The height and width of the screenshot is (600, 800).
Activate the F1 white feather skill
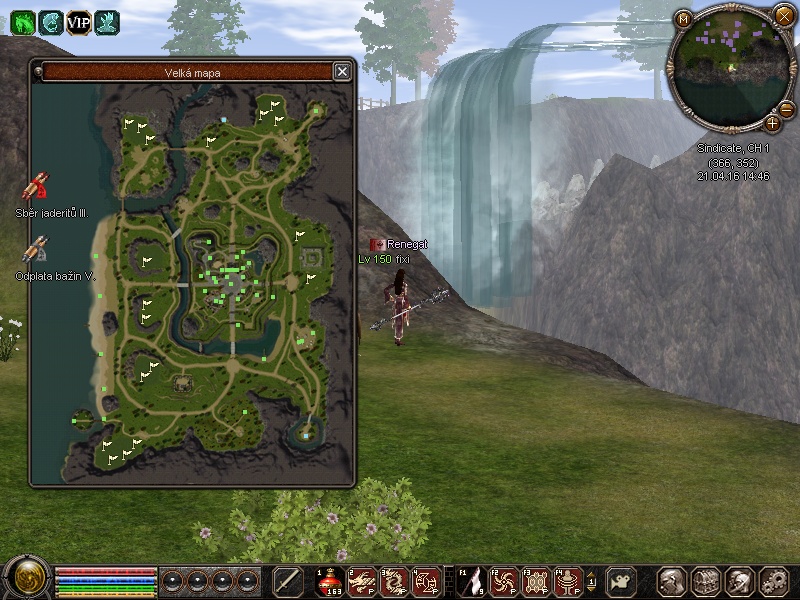click(473, 581)
